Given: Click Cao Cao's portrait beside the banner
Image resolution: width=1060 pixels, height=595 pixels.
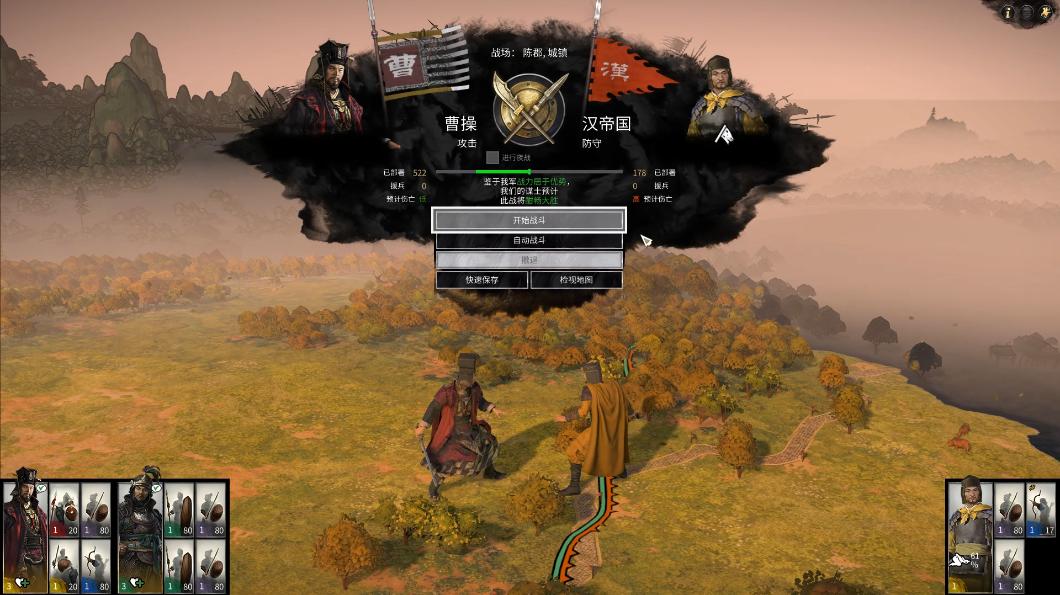Looking at the screenshot, I should coord(330,90).
